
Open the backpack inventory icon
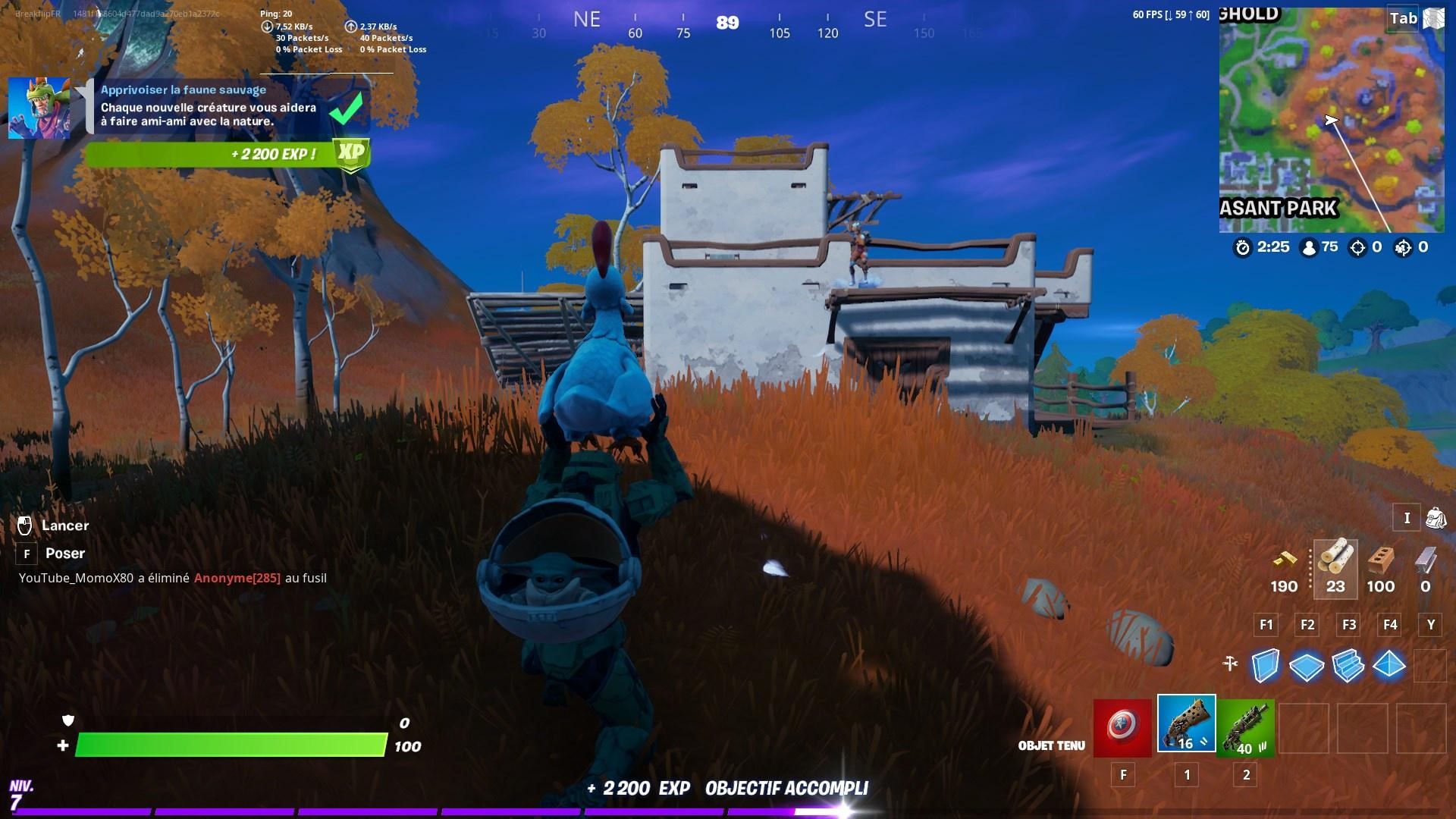(x=1438, y=519)
